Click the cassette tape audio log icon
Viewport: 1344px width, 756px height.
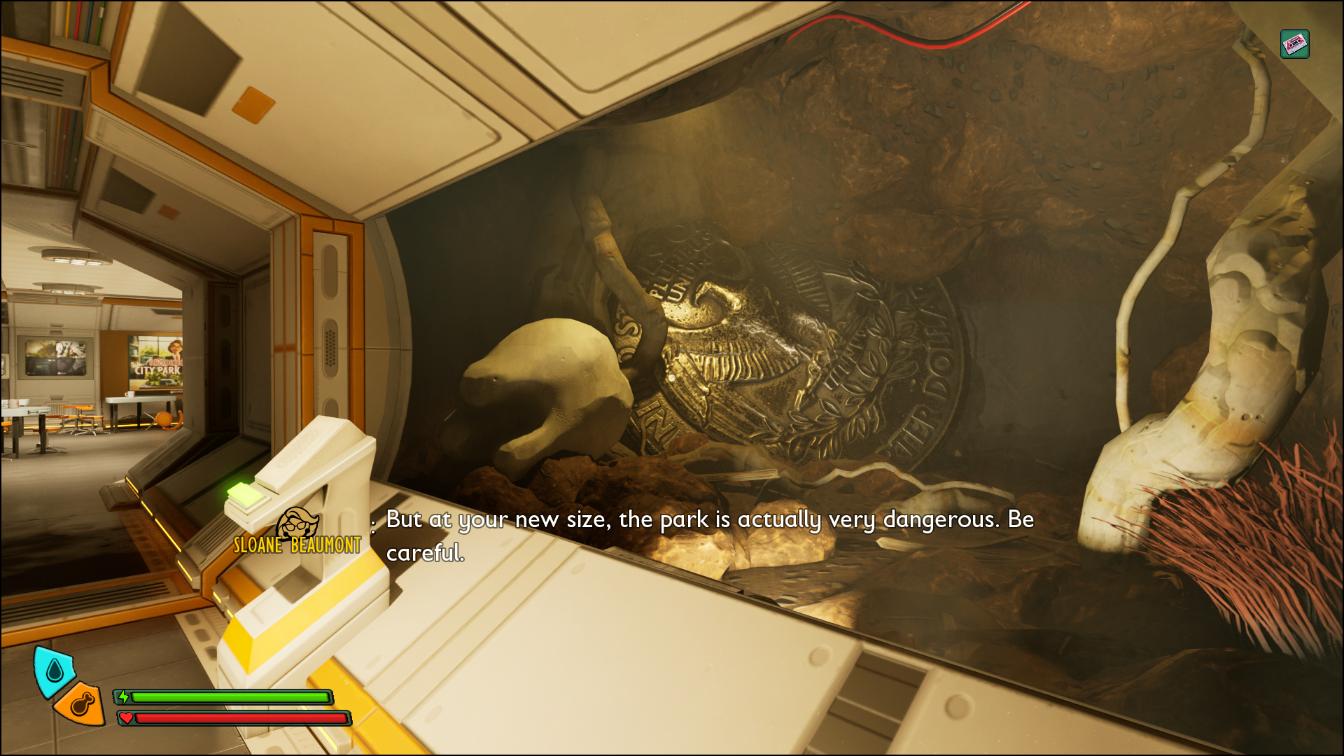1295,44
